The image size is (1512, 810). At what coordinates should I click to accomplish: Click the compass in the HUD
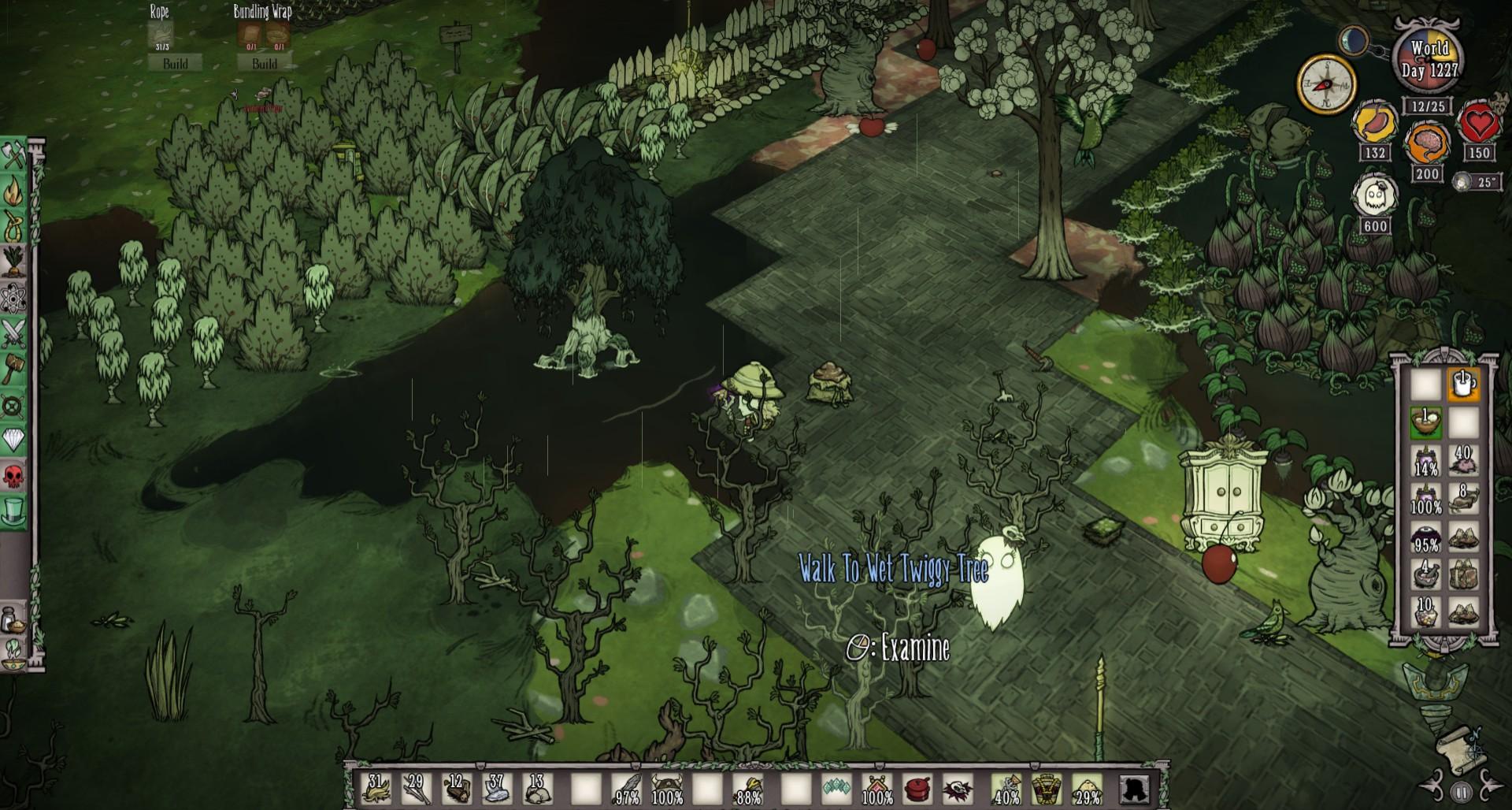point(1326,84)
